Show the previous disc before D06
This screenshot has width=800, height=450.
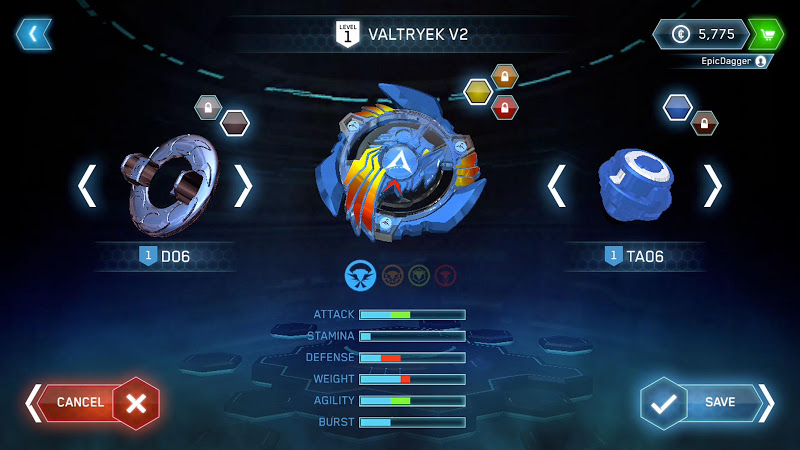point(88,186)
